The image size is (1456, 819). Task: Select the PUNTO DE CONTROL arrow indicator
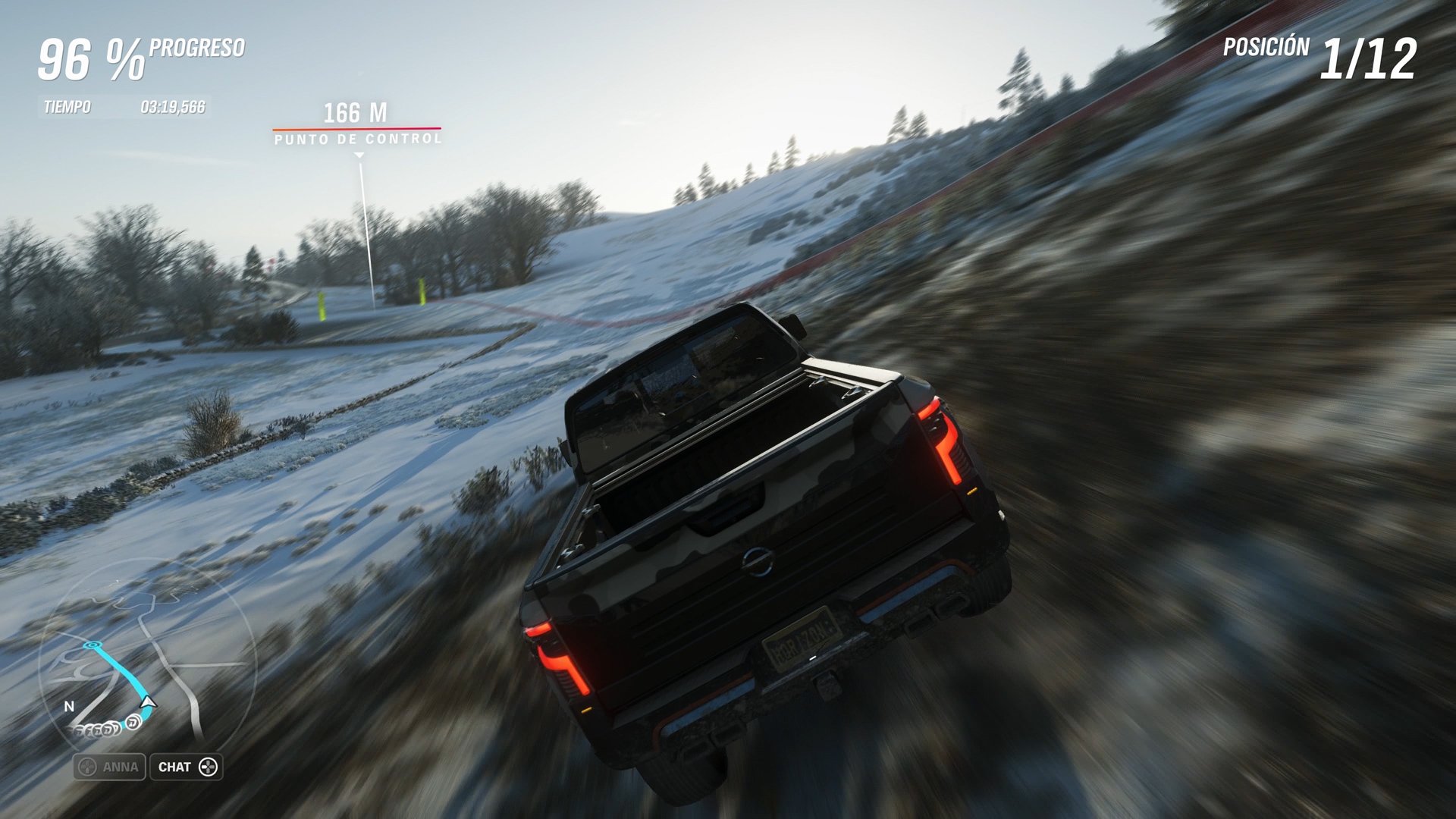[x=358, y=153]
